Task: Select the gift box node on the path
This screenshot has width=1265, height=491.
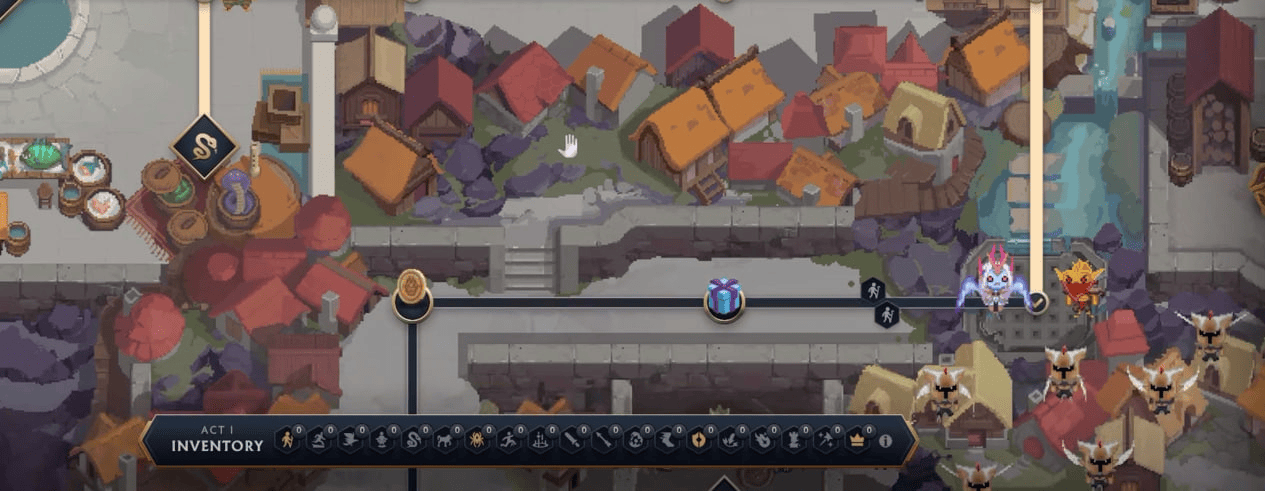Action: point(723,299)
